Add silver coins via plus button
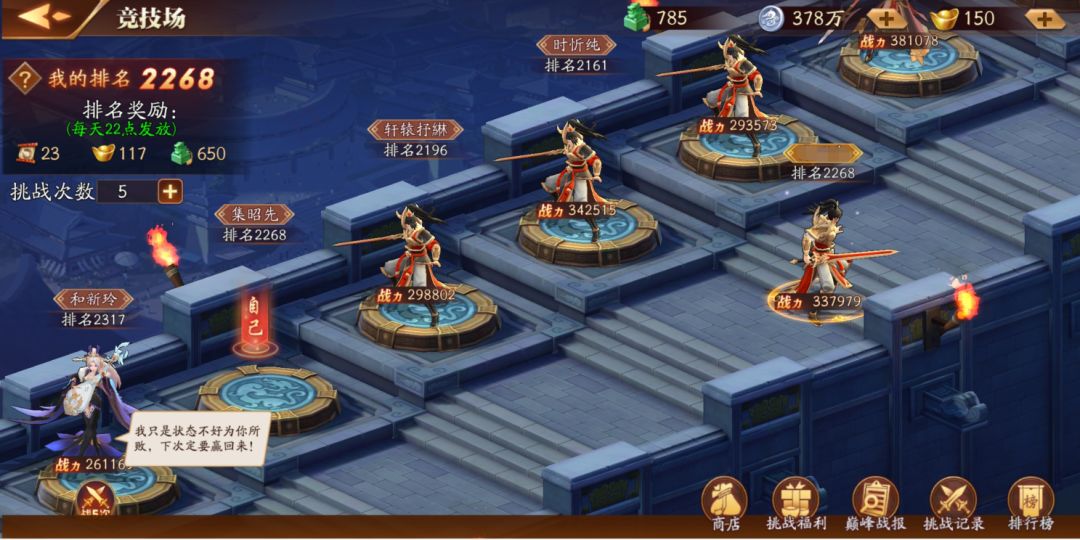The height and width of the screenshot is (540, 1080). (x=886, y=18)
